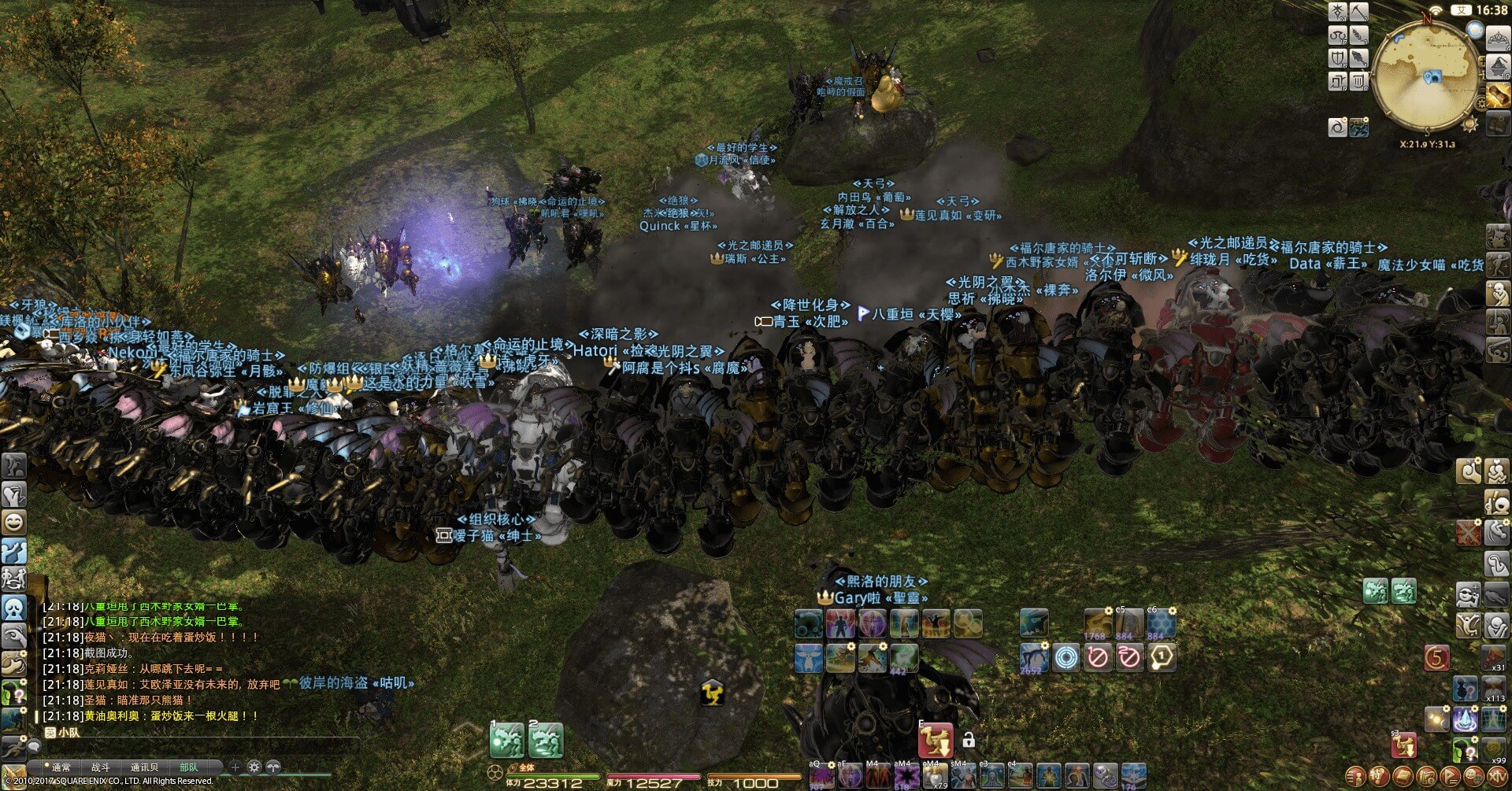Click the crying face emote icon
The image size is (1512, 791).
(14, 608)
